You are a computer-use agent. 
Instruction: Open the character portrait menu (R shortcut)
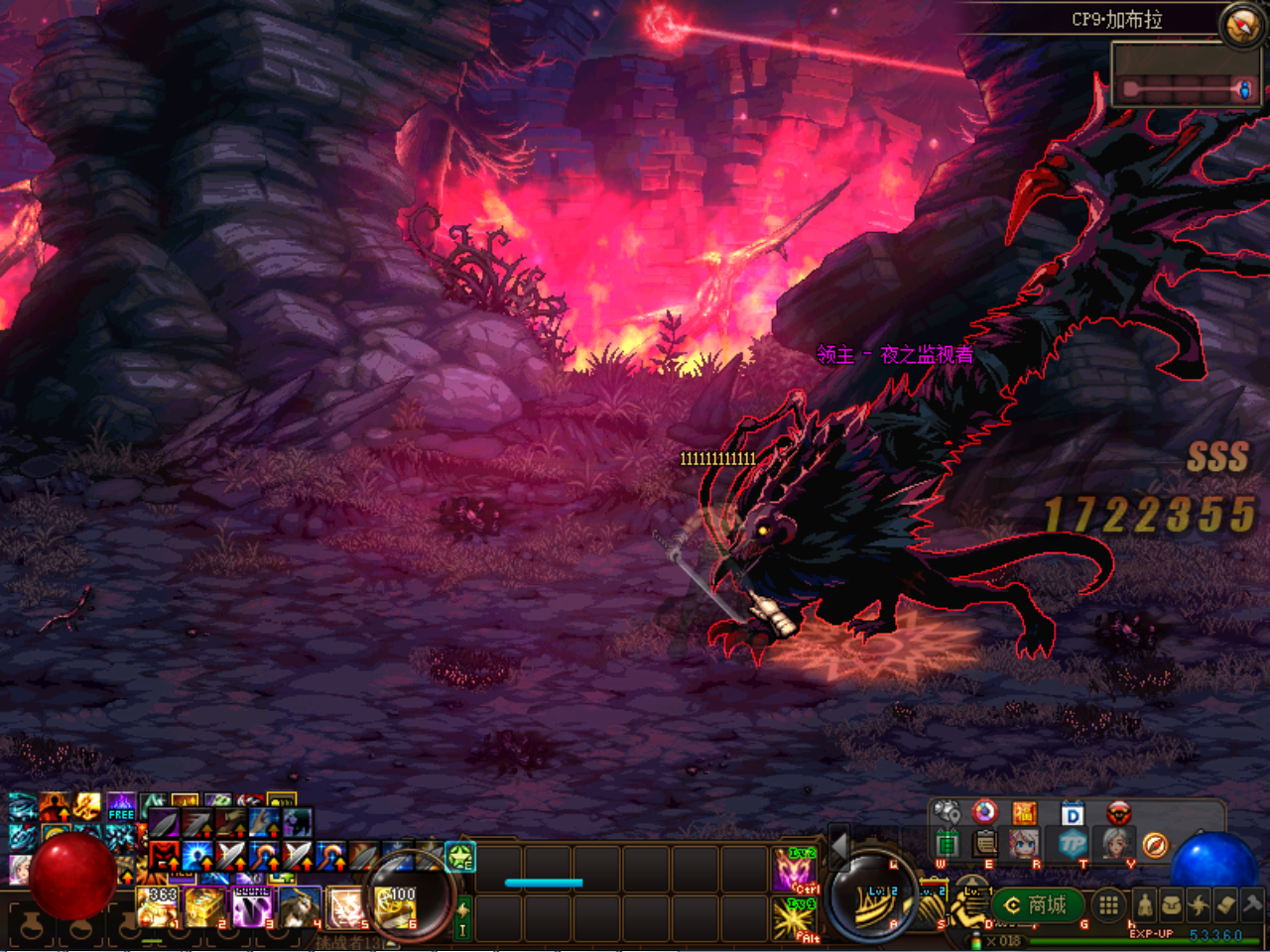pos(1023,845)
